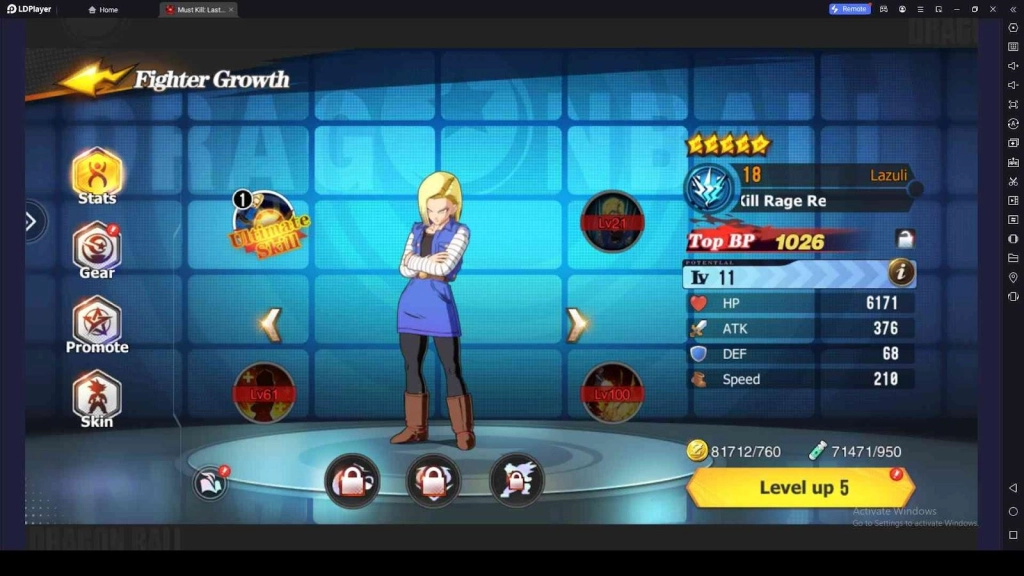The width and height of the screenshot is (1024, 576).
Task: Open the small round icon with red badge
Action: [211, 483]
